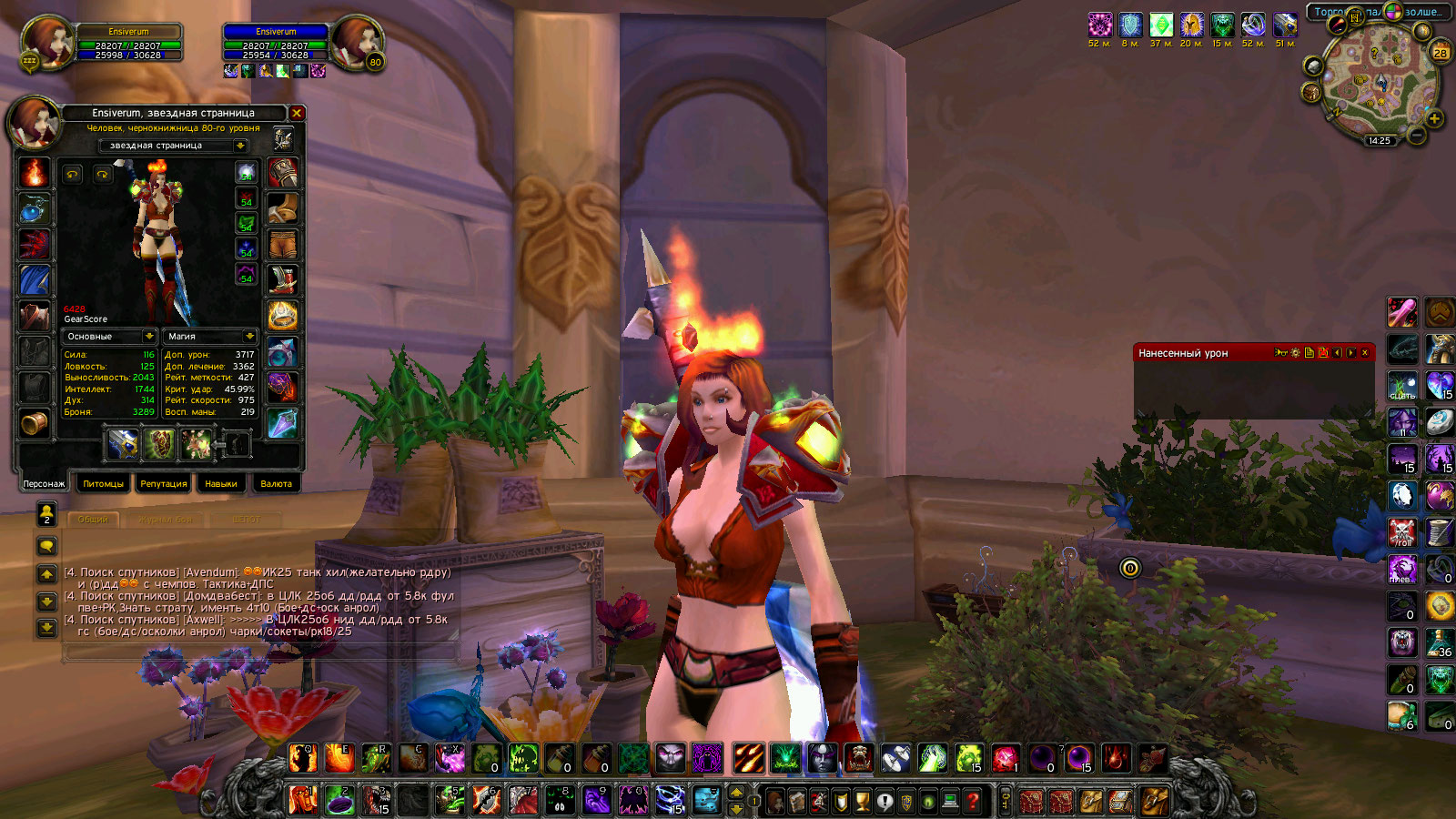Click the minimap zoom-in plus button
The width and height of the screenshot is (1456, 819).
pyautogui.click(x=1434, y=119)
